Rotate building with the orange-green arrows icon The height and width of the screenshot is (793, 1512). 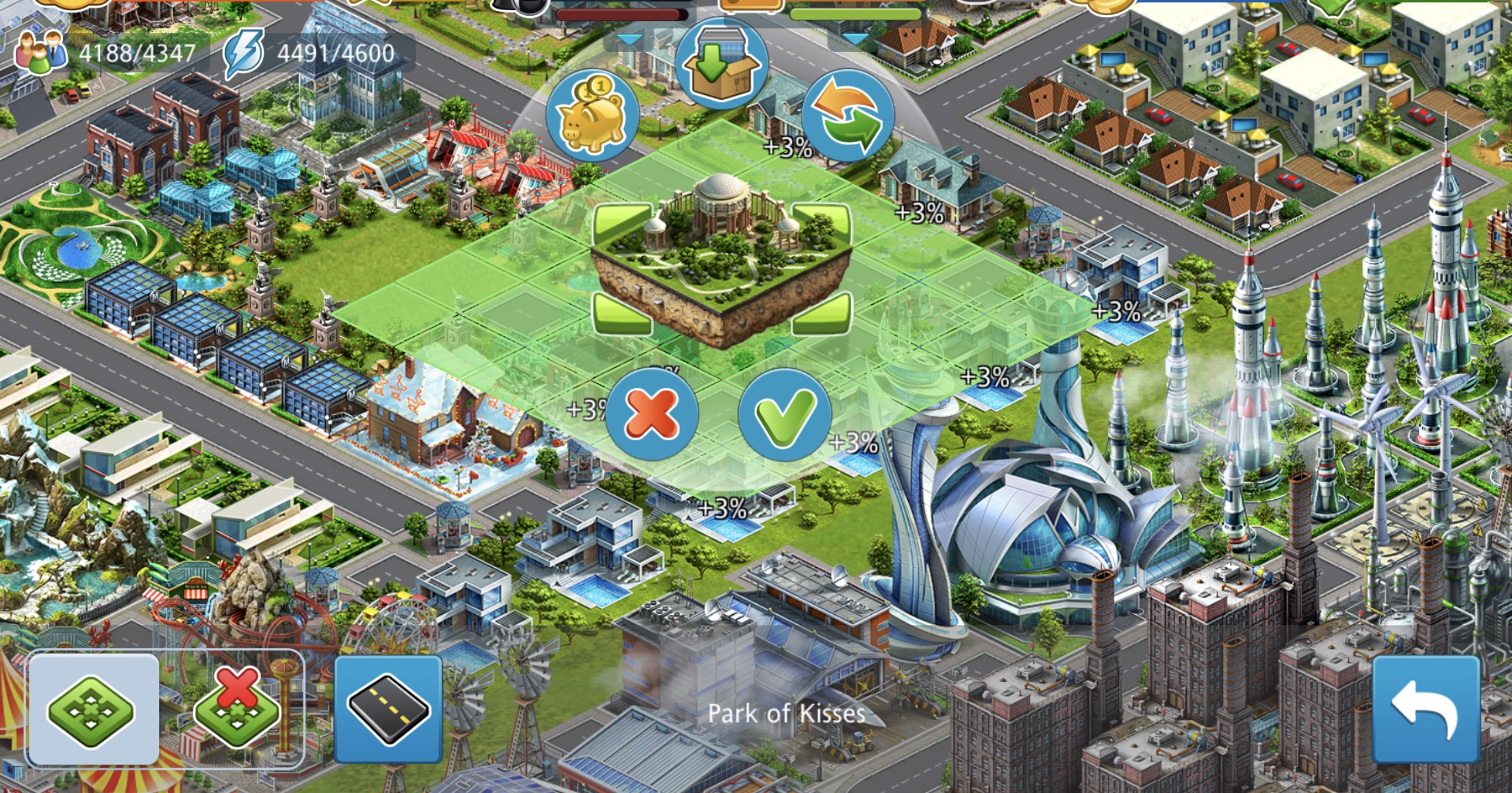click(848, 115)
